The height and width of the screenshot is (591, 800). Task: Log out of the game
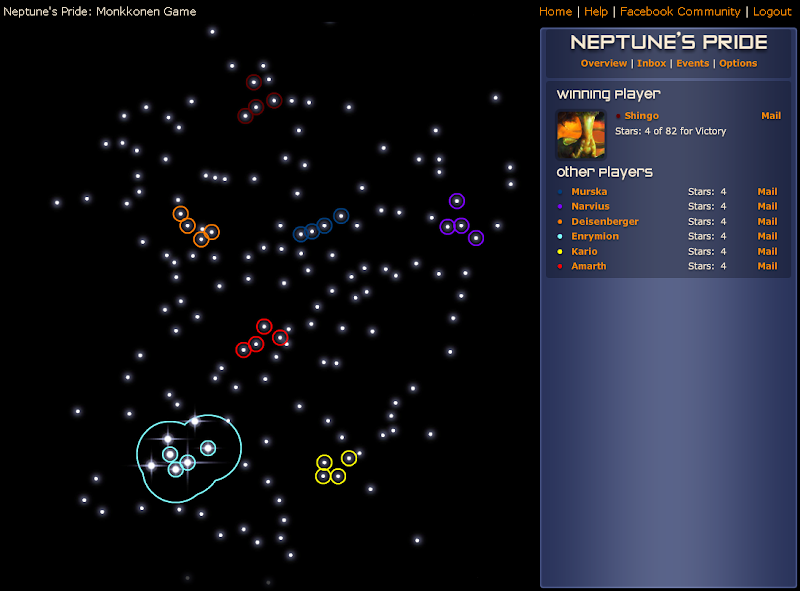coord(772,12)
